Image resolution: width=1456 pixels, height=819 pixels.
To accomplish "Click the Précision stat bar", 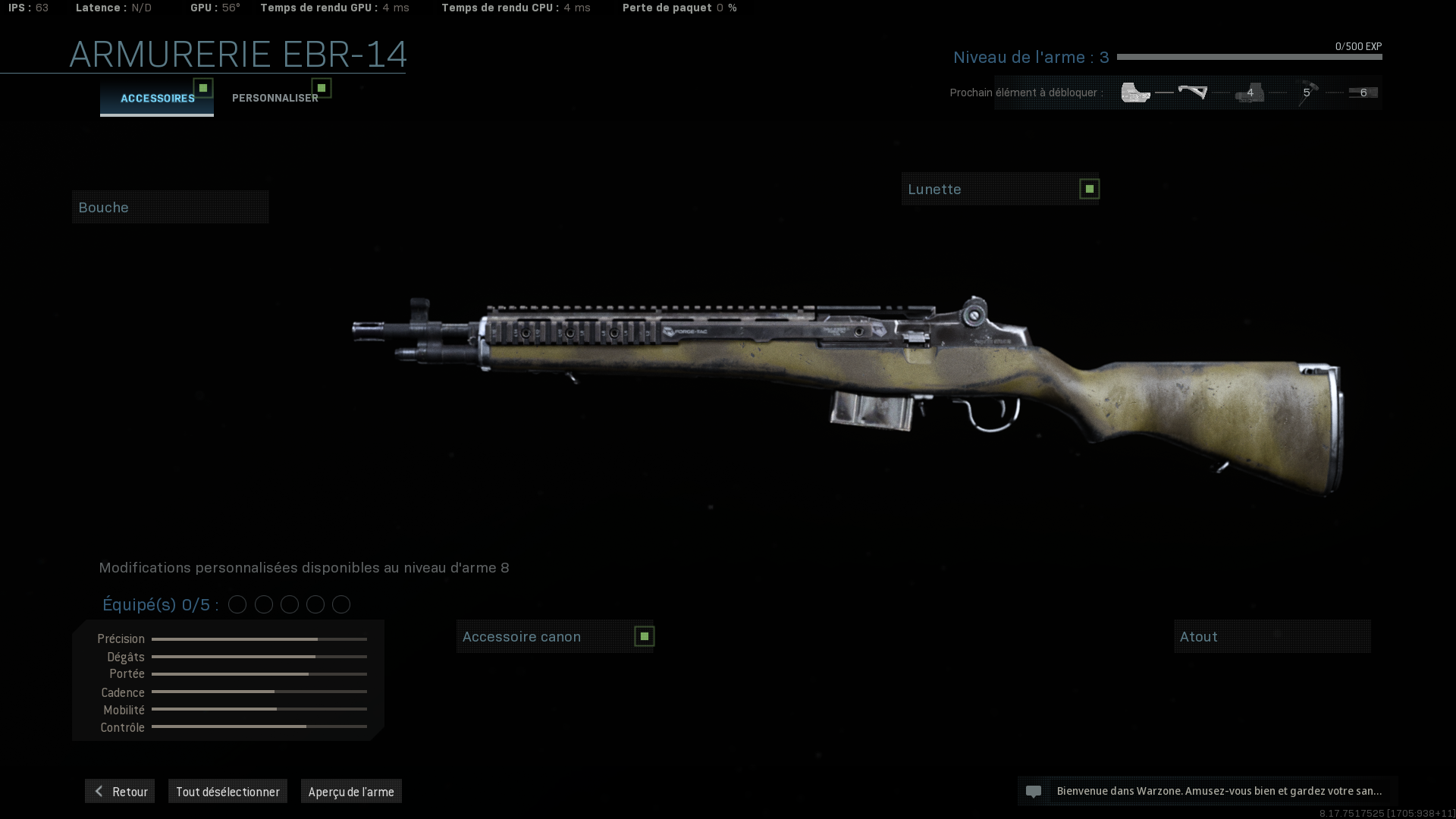I will click(x=258, y=639).
